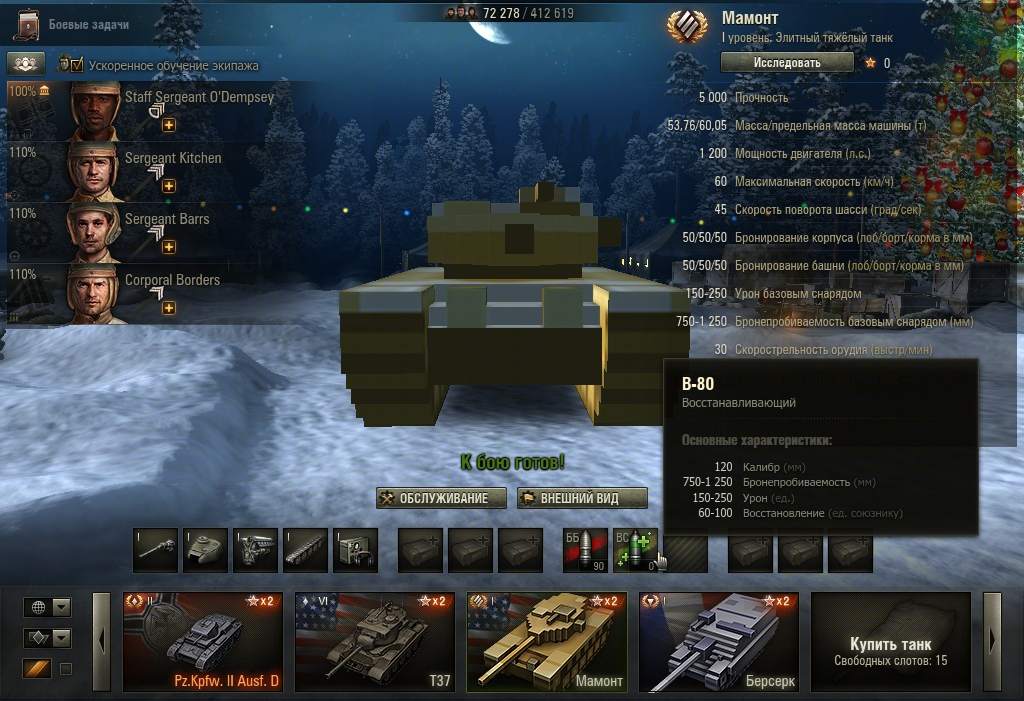Select the turret module slot
This screenshot has height=701, width=1024.
205,550
